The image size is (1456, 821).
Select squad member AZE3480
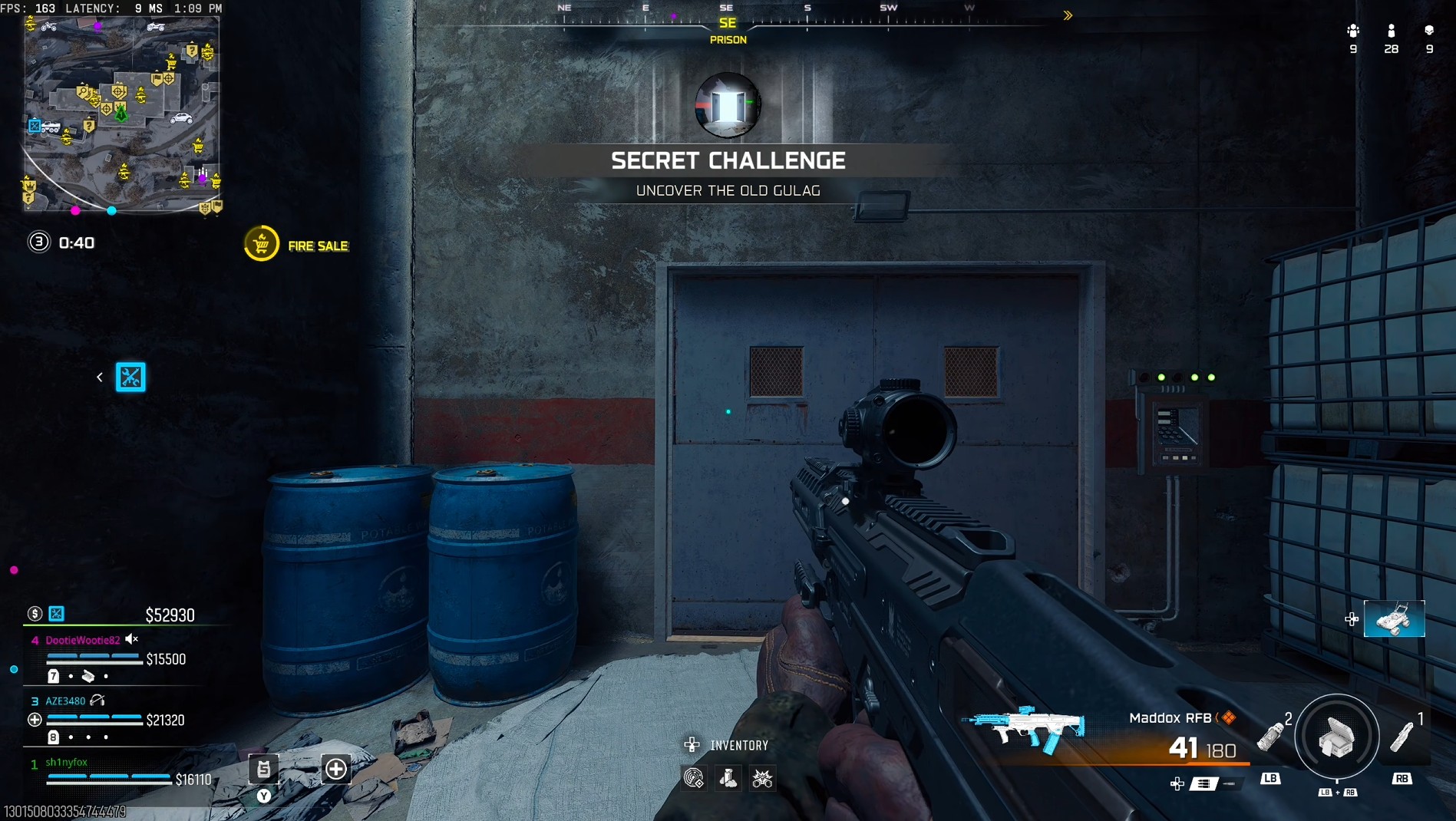65,701
